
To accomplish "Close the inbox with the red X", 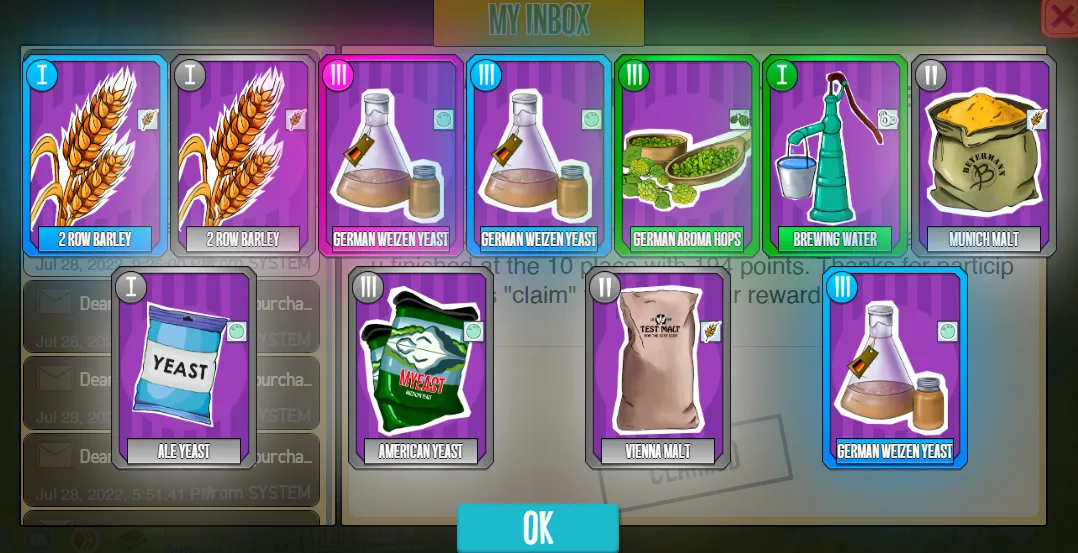I will (x=1060, y=17).
